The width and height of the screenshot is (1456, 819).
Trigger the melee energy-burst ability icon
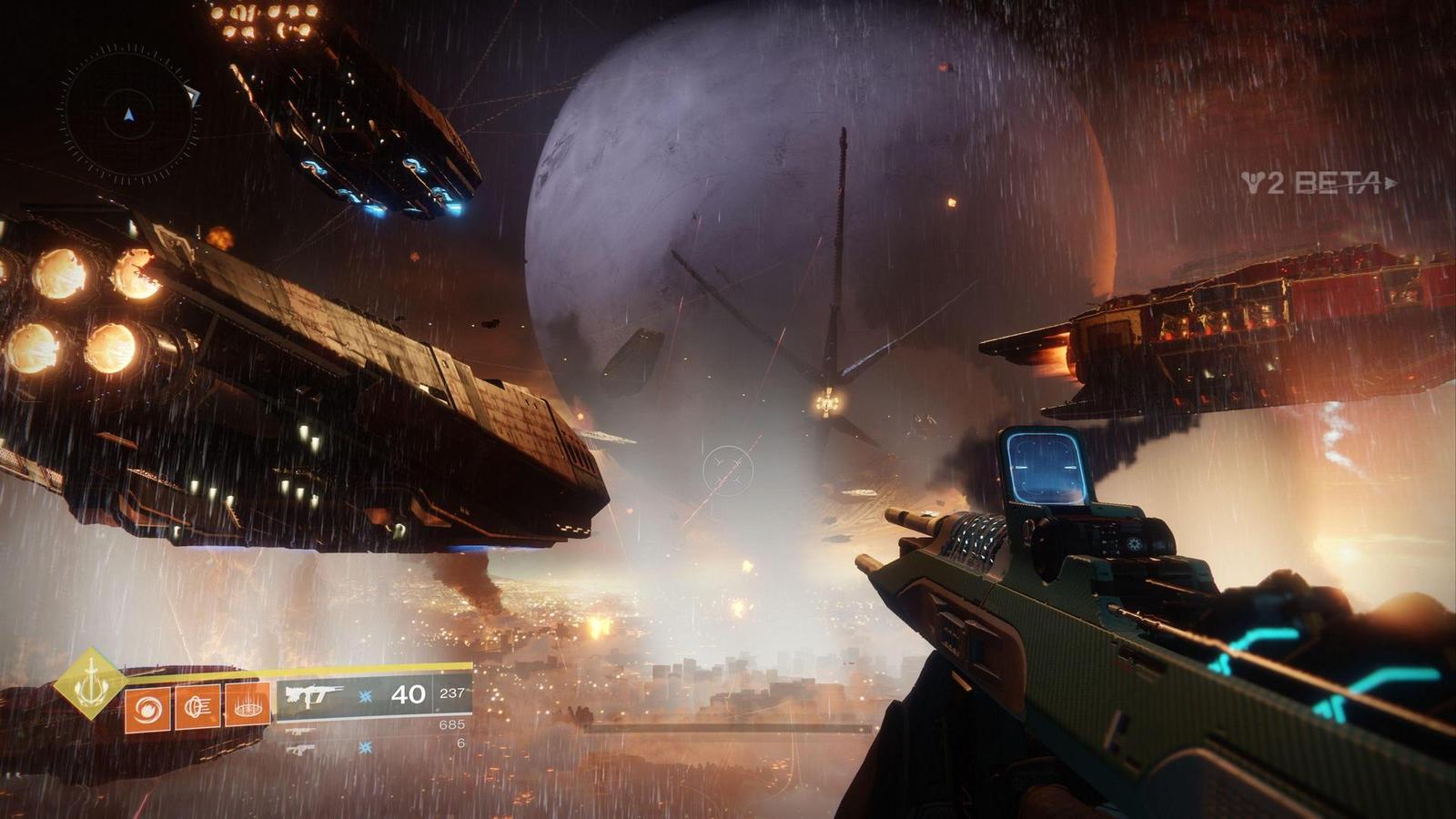tap(197, 707)
